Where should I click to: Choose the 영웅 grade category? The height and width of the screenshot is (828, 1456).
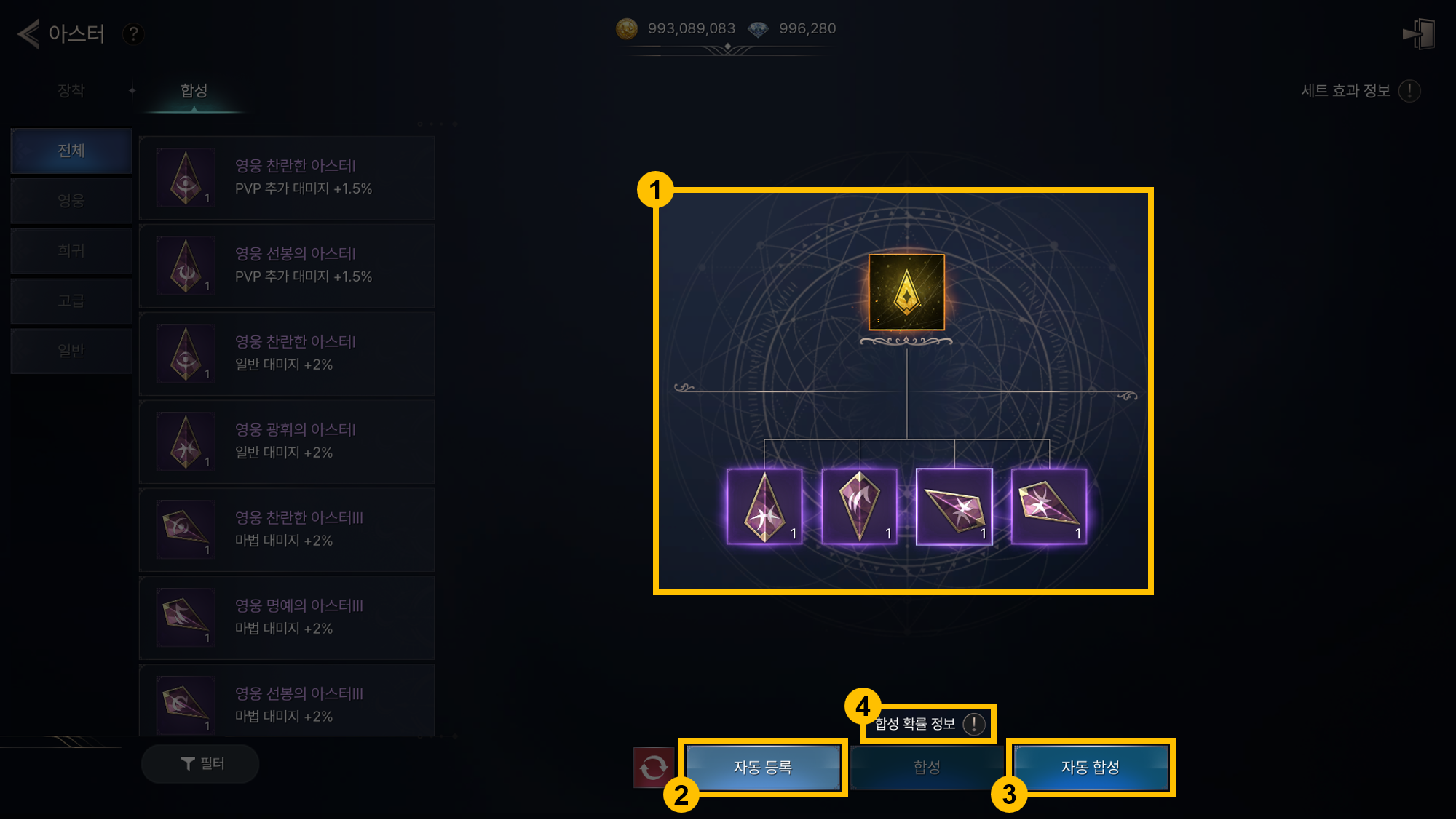point(71,201)
